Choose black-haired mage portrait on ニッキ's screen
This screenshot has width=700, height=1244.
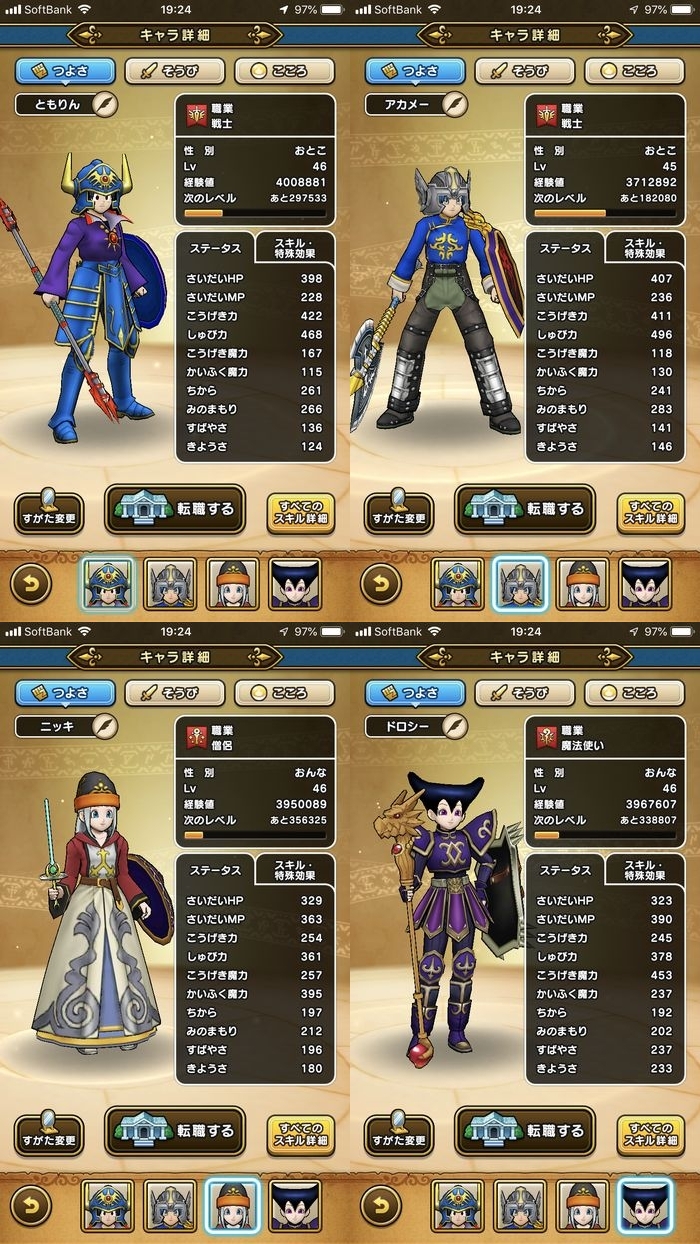click(x=295, y=1206)
